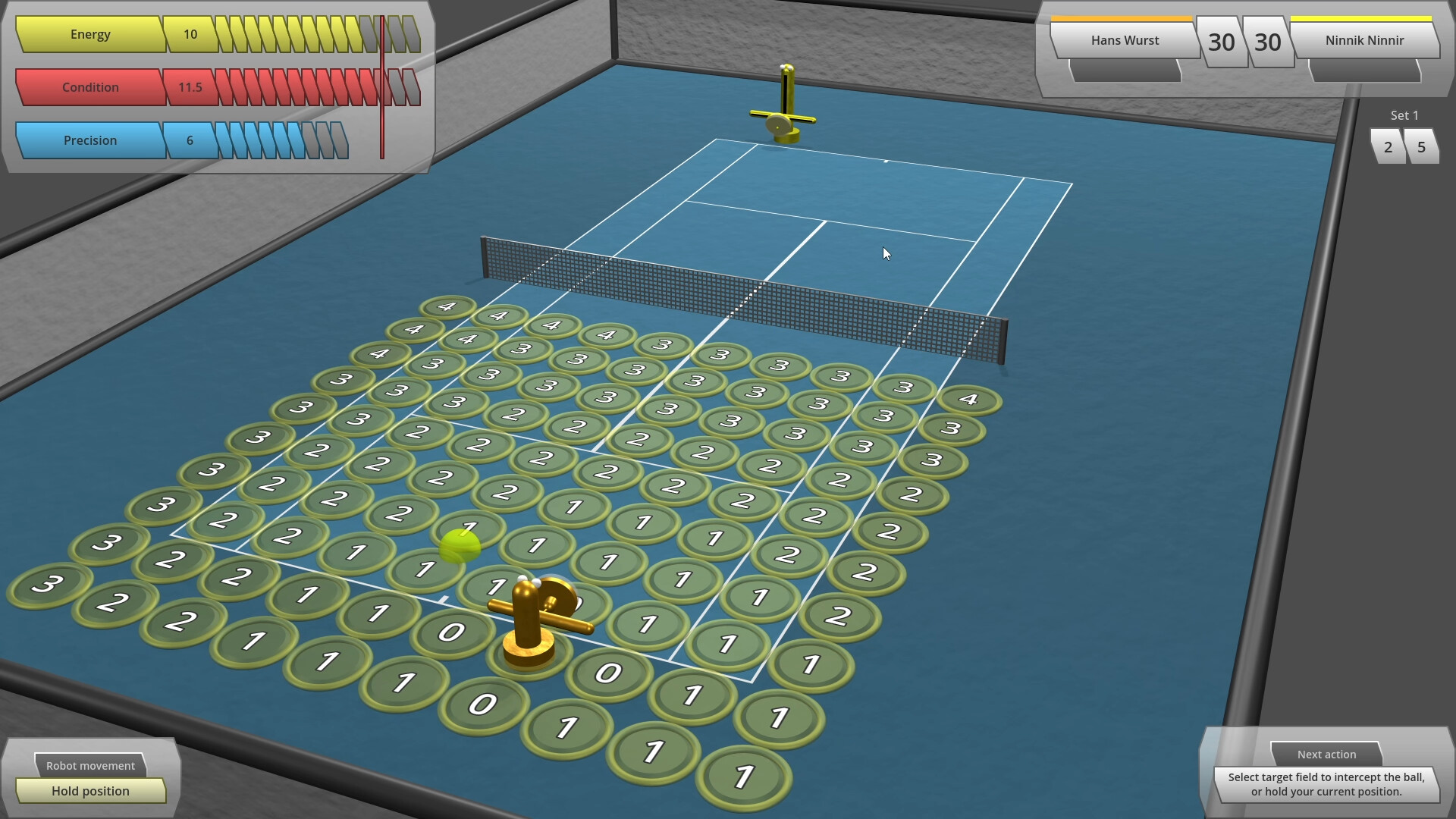Select a 2-cost field near the baseline corner
Screen dimensions: 1456x819
click(113, 604)
